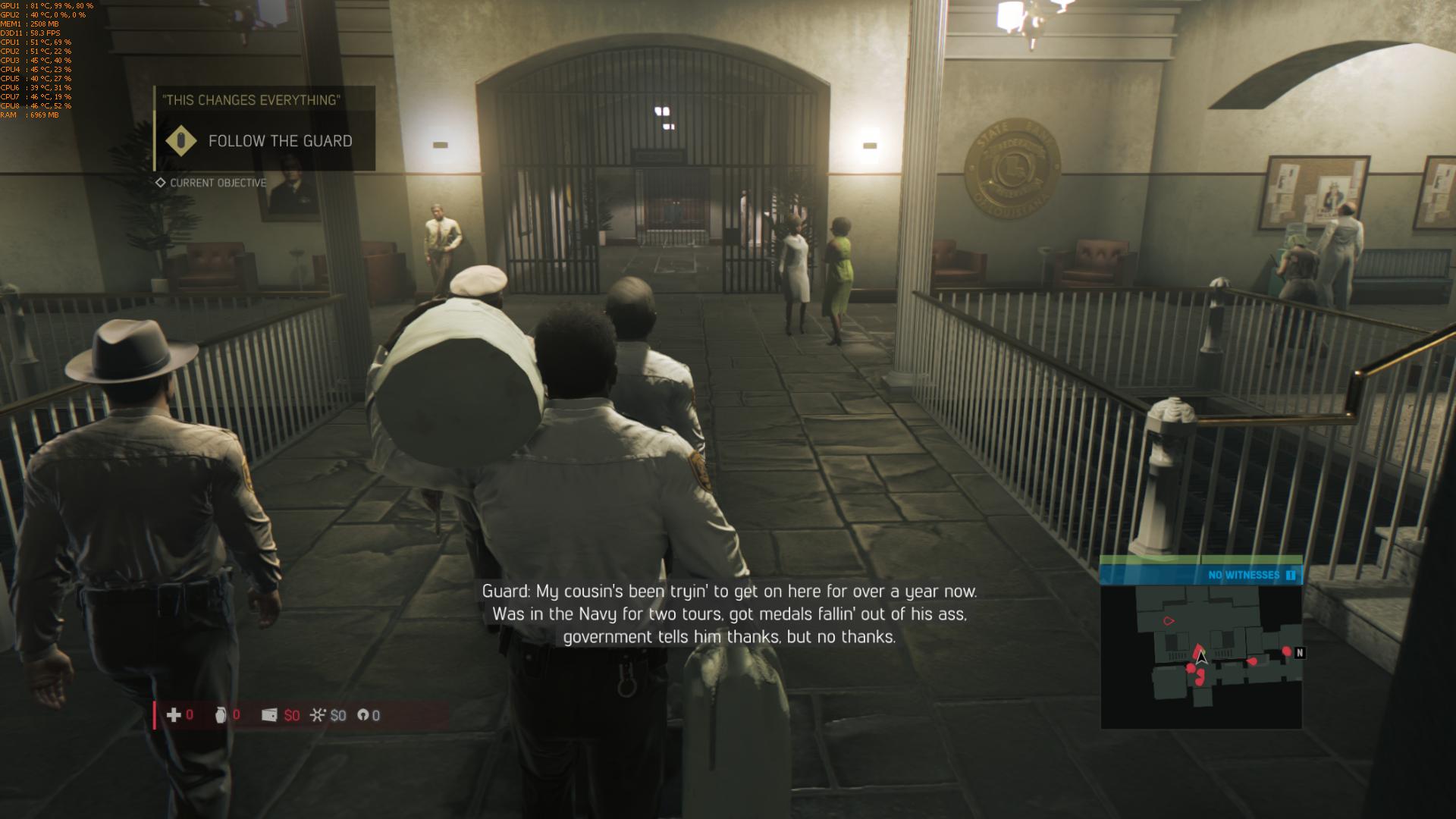Click the player arrow on the minimap
Image resolution: width=1456 pixels, height=819 pixels.
click(1201, 658)
